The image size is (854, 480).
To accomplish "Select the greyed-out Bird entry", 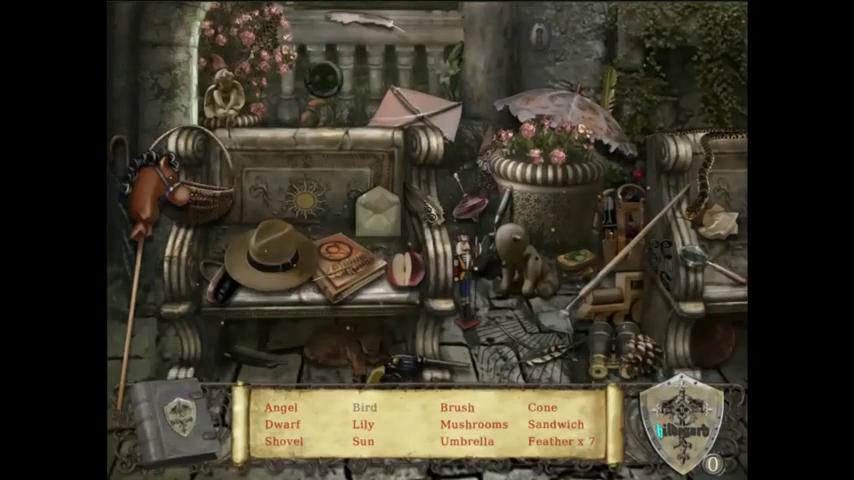I will [x=364, y=408].
